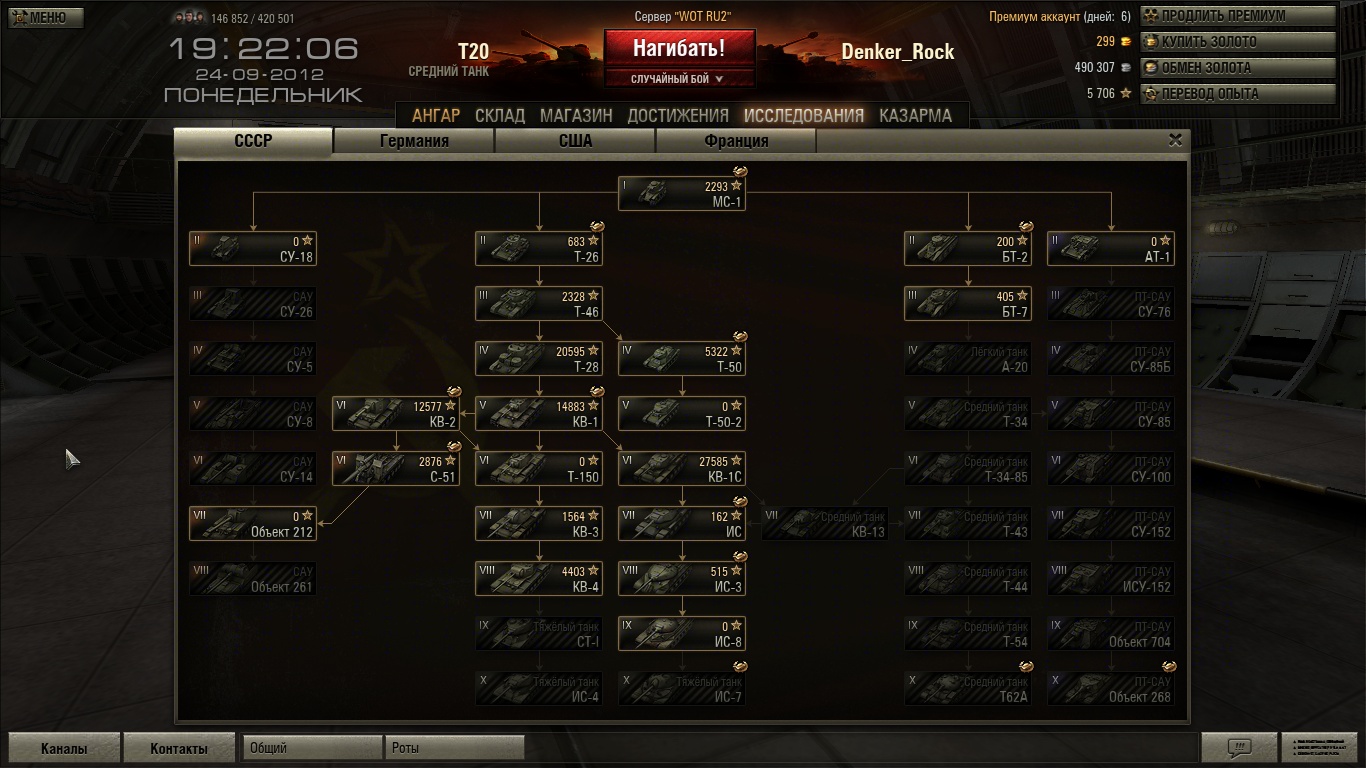1366x768 pixels.
Task: Open the main Меню button
Action: click(x=46, y=18)
